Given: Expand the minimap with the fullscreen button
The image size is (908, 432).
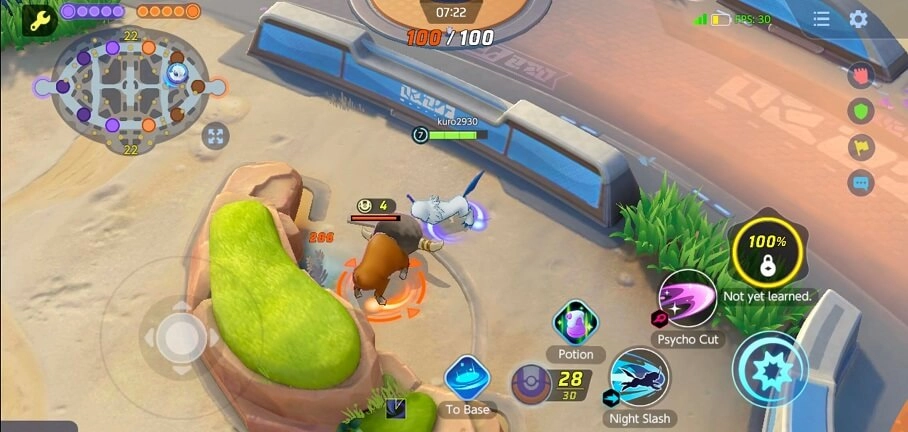Looking at the screenshot, I should (215, 136).
